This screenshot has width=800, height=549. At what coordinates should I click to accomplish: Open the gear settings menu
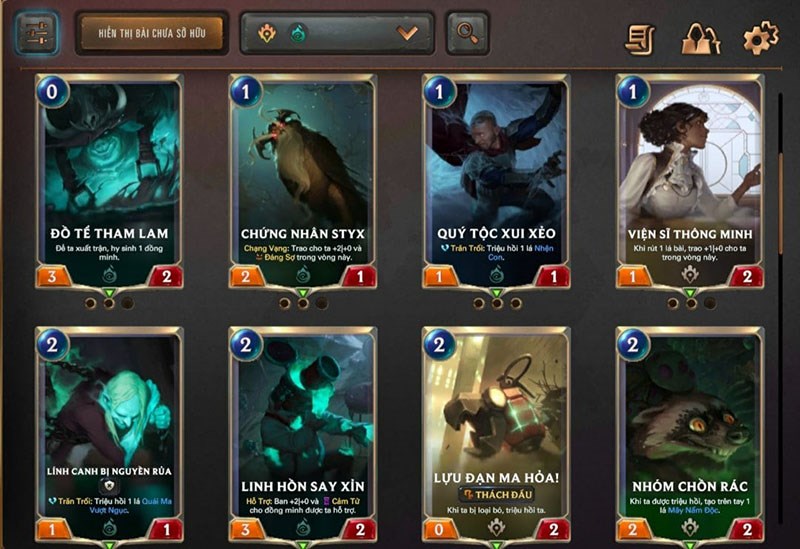point(760,38)
